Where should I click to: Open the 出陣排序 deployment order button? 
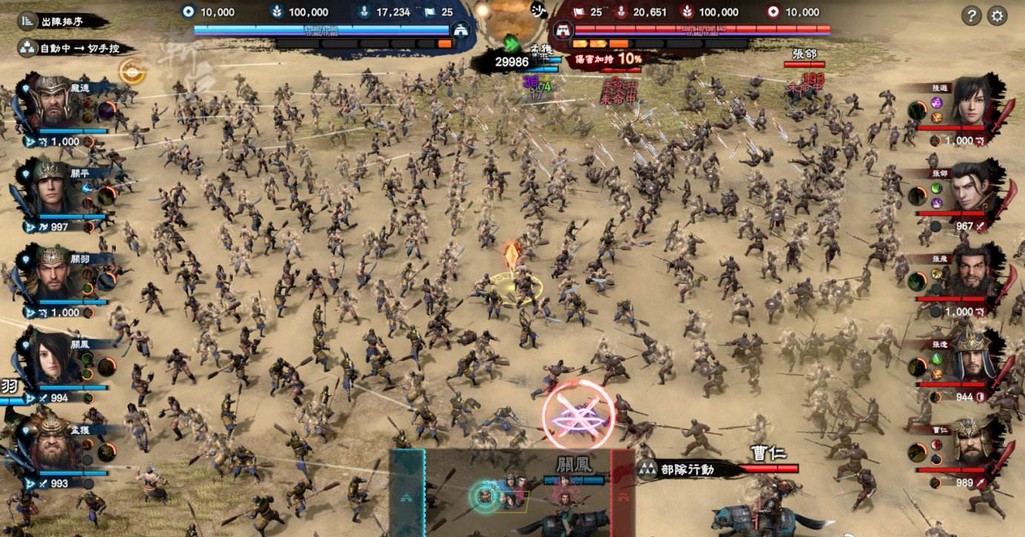(x=58, y=20)
